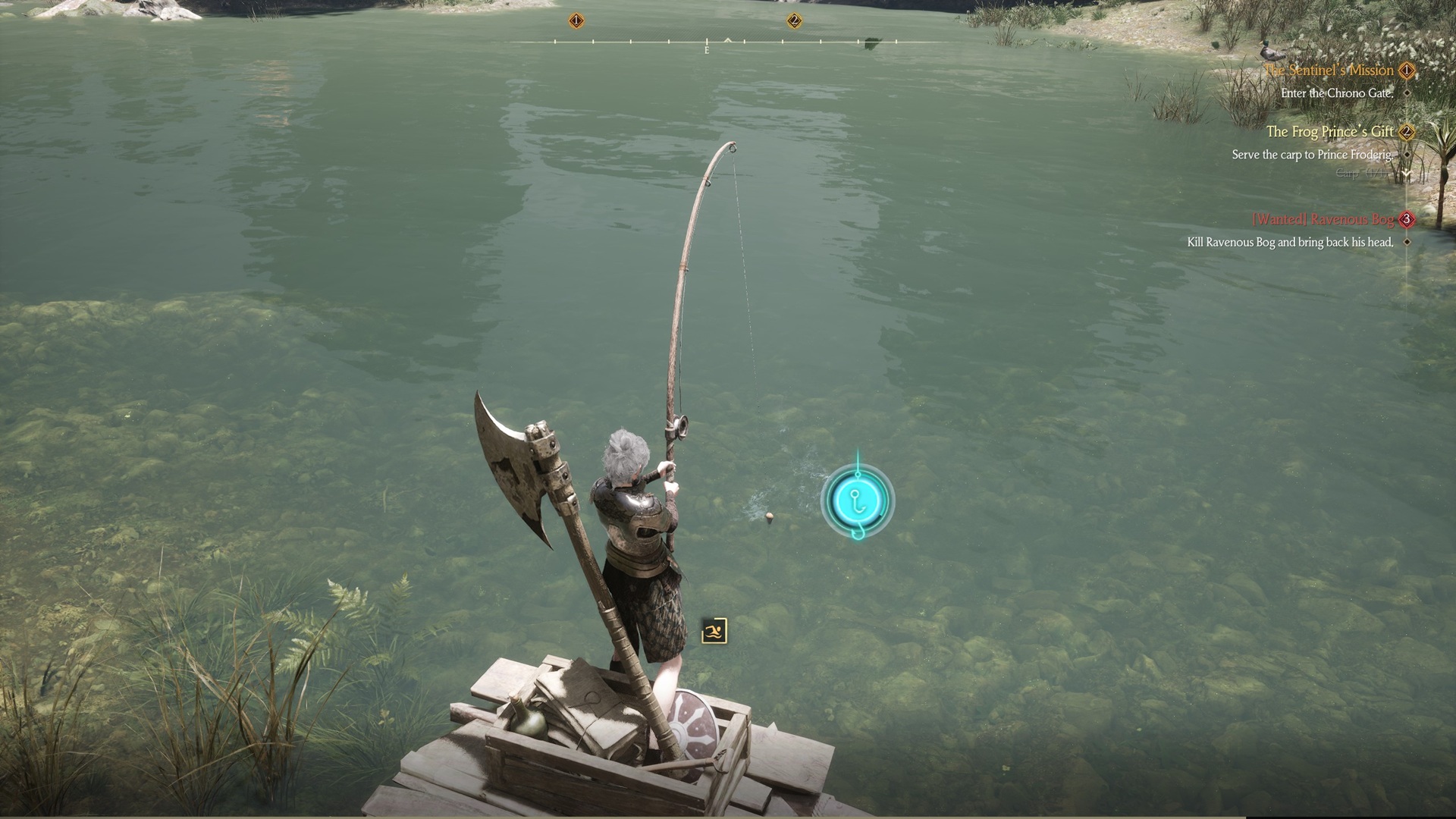Viewport: 1456px width, 819px height.
Task: Click the quest 1 marker on the compass
Action: 576,20
